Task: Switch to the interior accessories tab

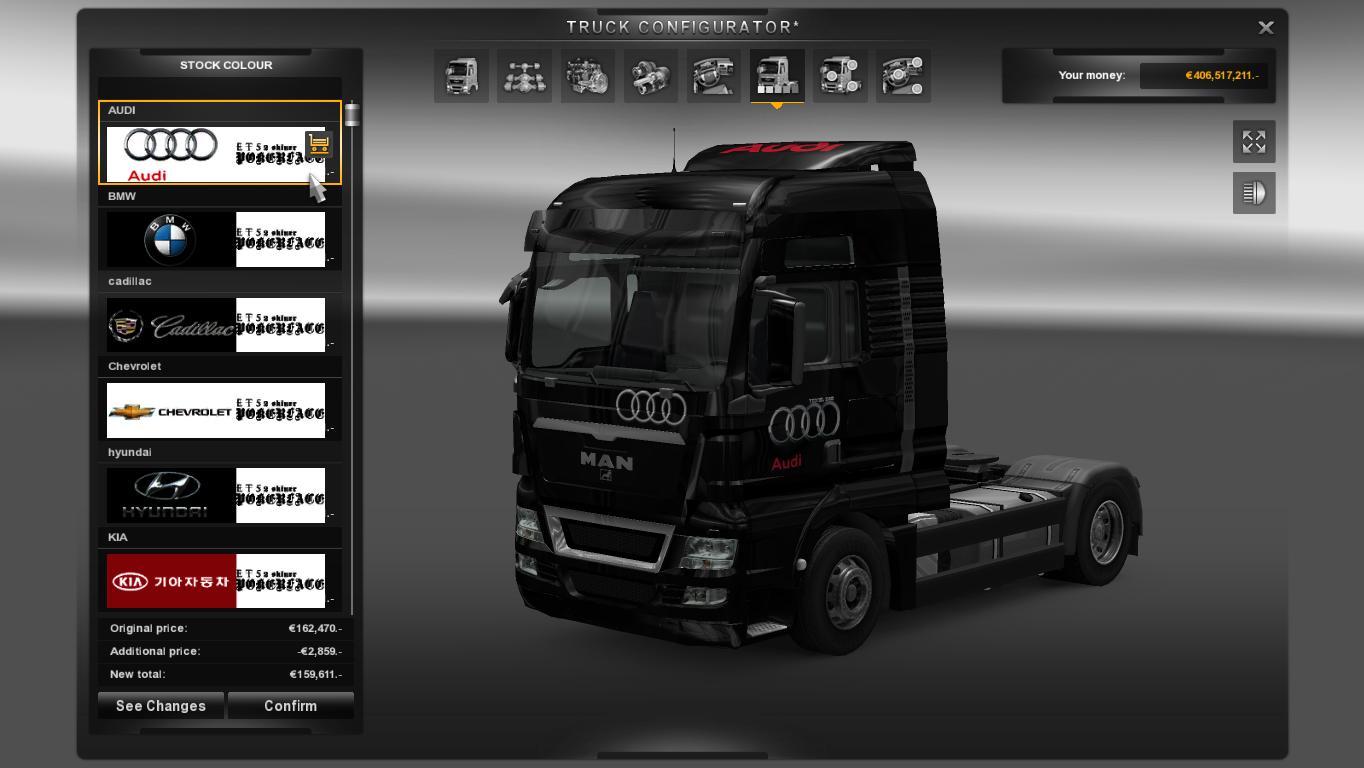Action: click(903, 76)
